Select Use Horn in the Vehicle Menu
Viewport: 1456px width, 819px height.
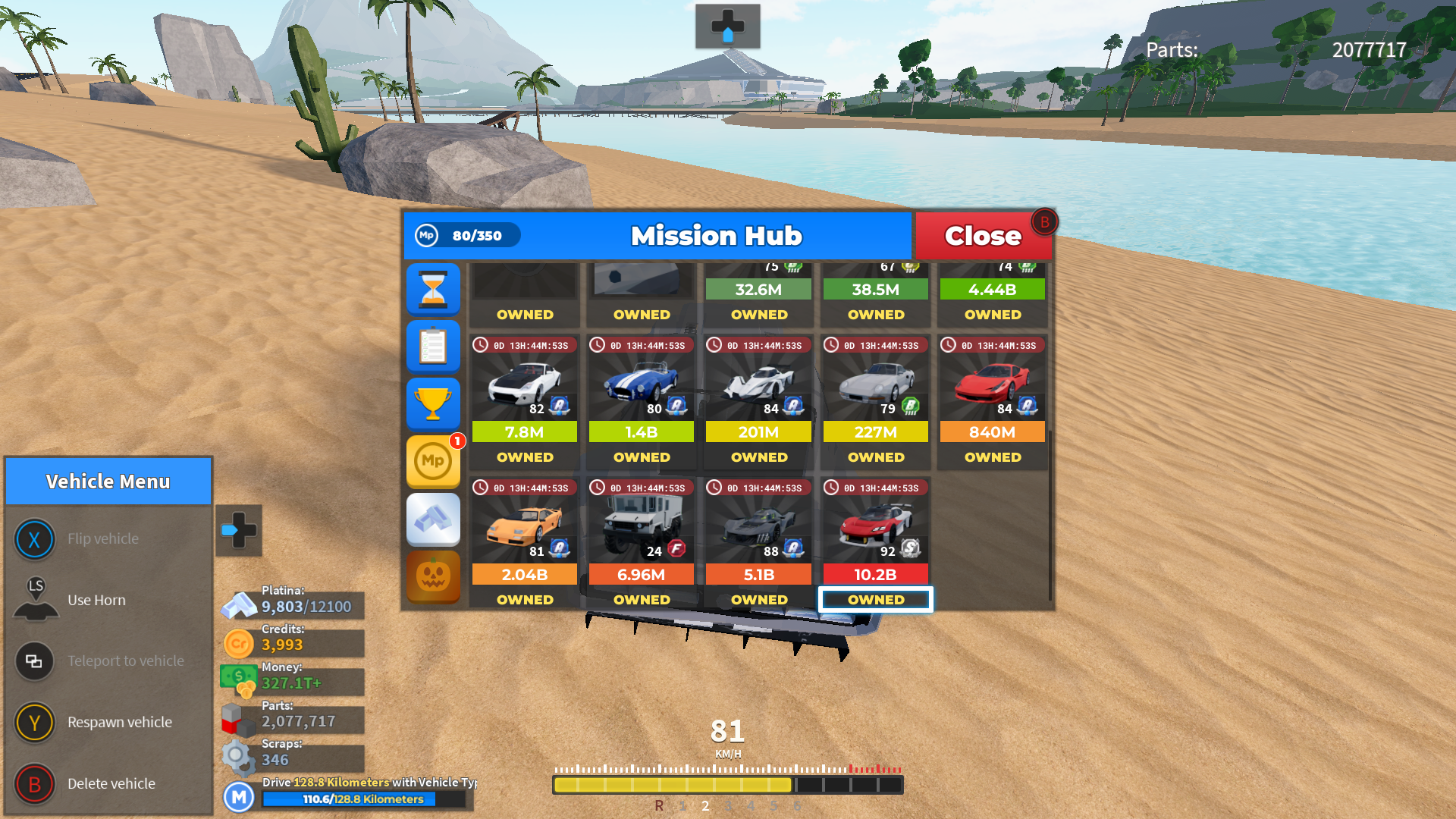point(96,600)
